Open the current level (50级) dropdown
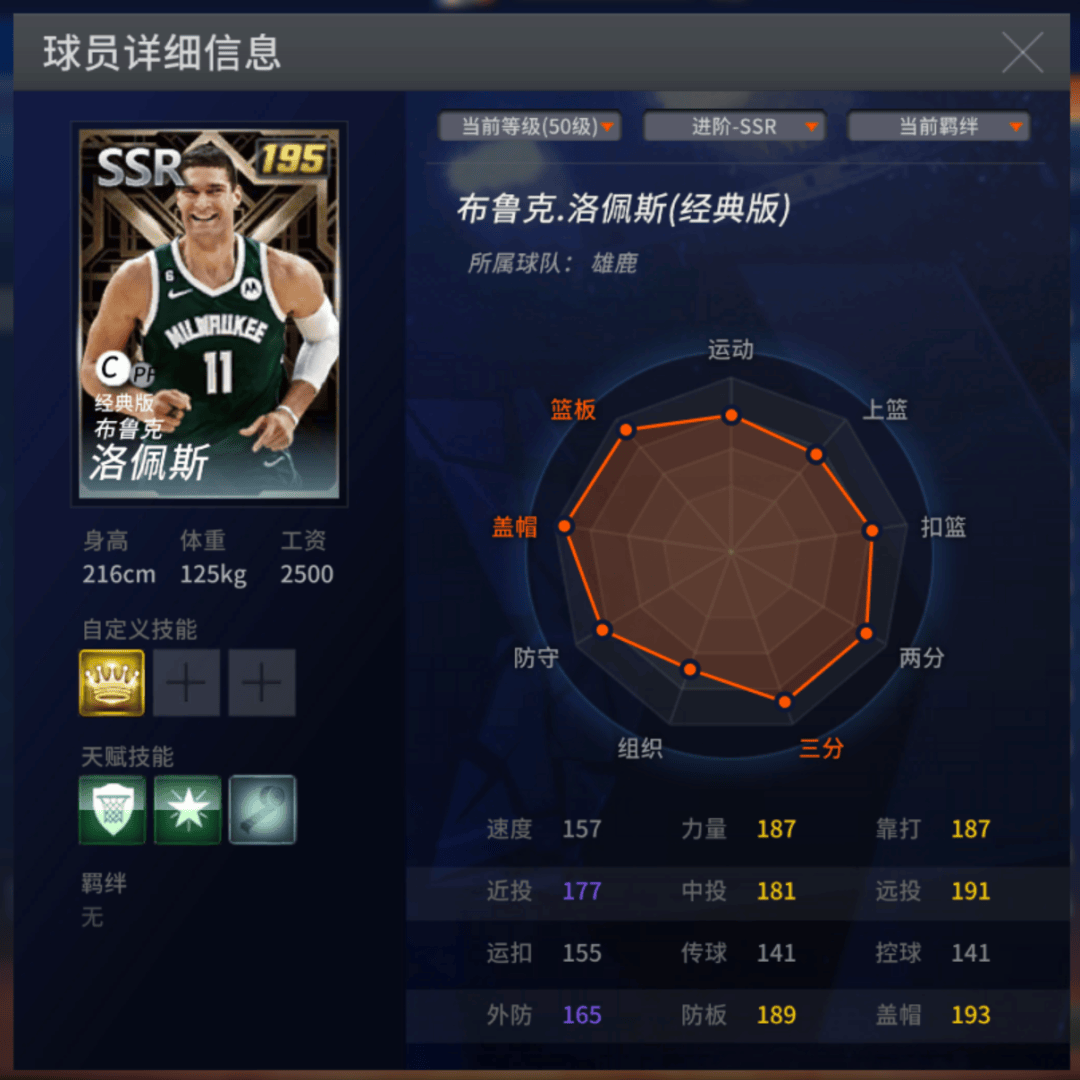 click(530, 127)
